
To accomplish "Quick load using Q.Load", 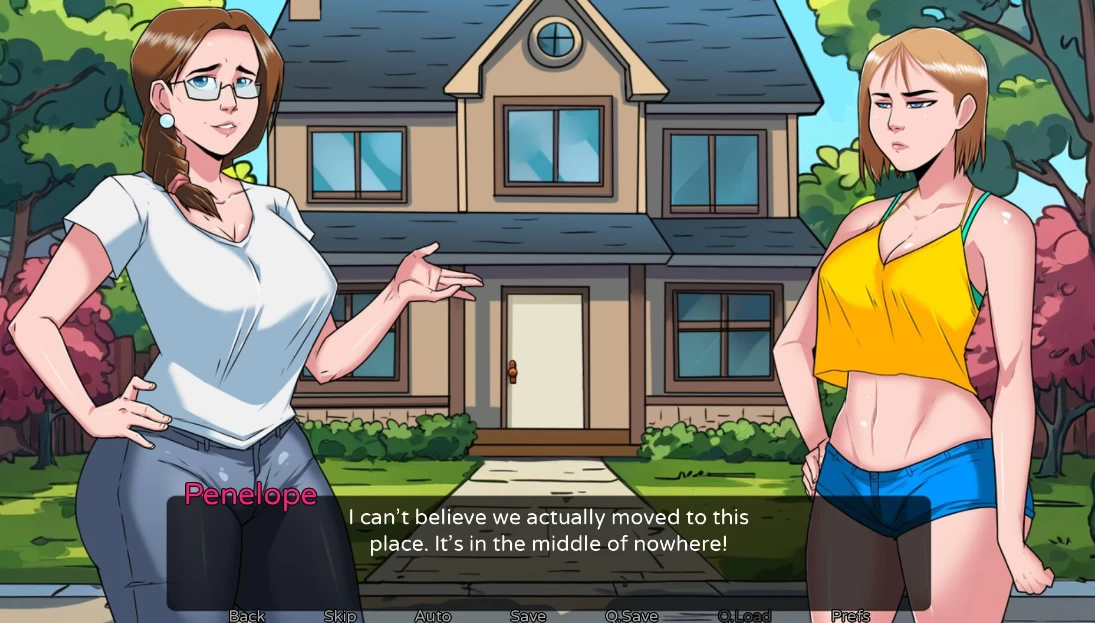I will [744, 616].
